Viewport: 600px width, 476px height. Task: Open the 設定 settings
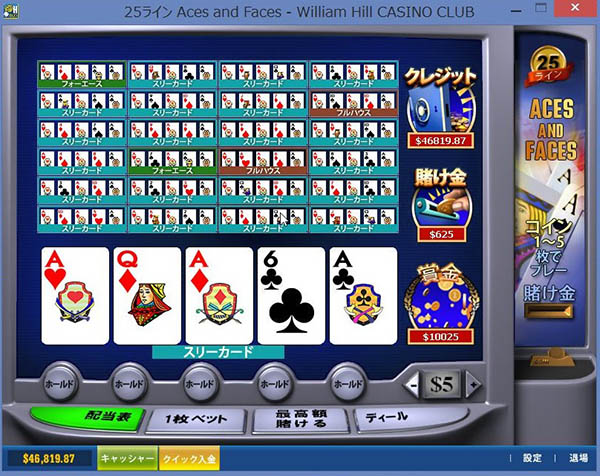coord(533,458)
